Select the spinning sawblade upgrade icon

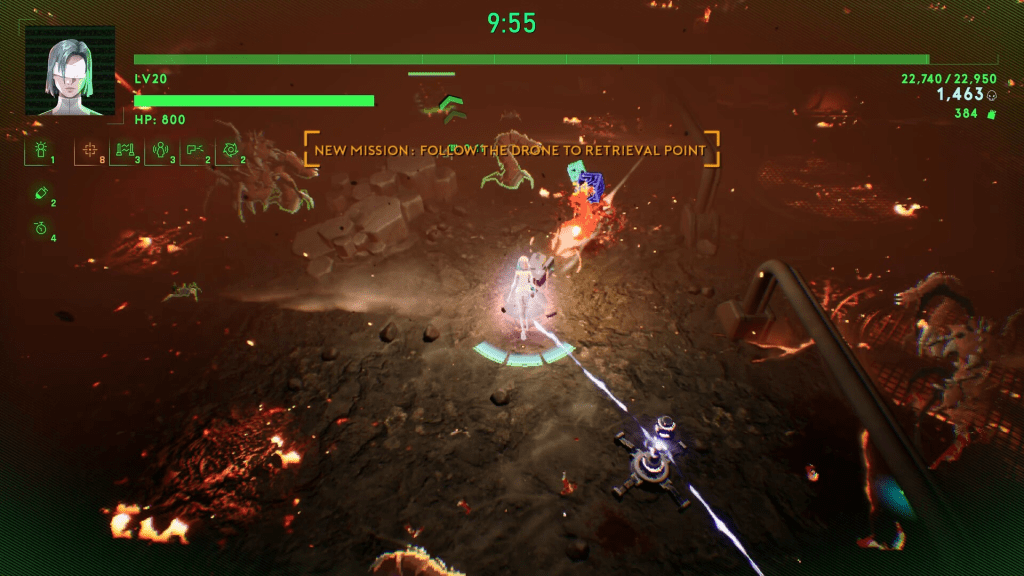pos(230,151)
